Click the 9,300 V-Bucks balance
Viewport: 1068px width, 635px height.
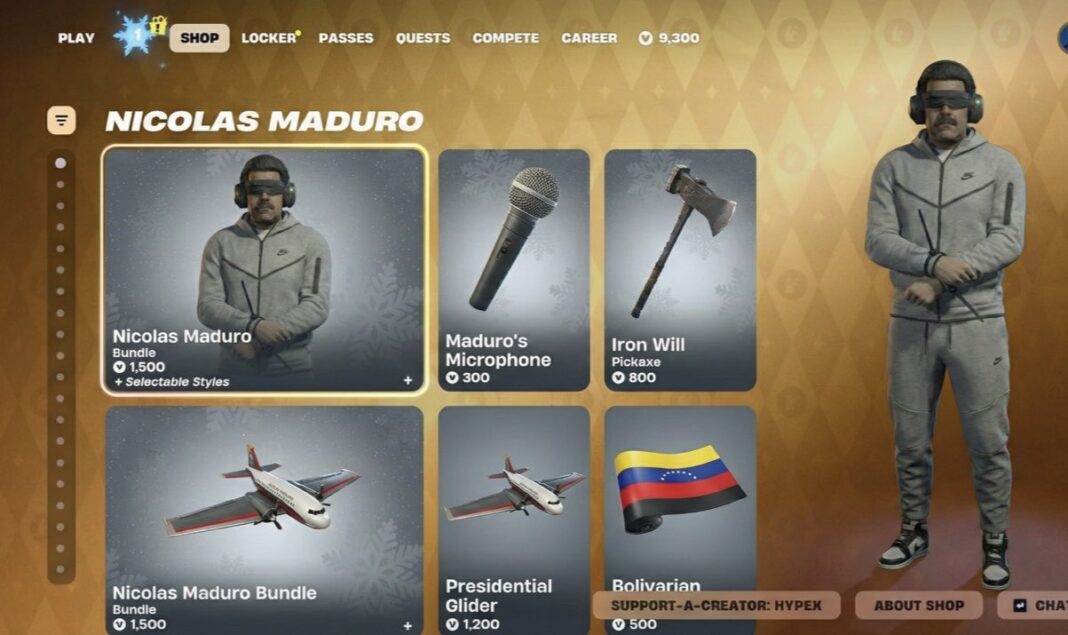coord(669,38)
